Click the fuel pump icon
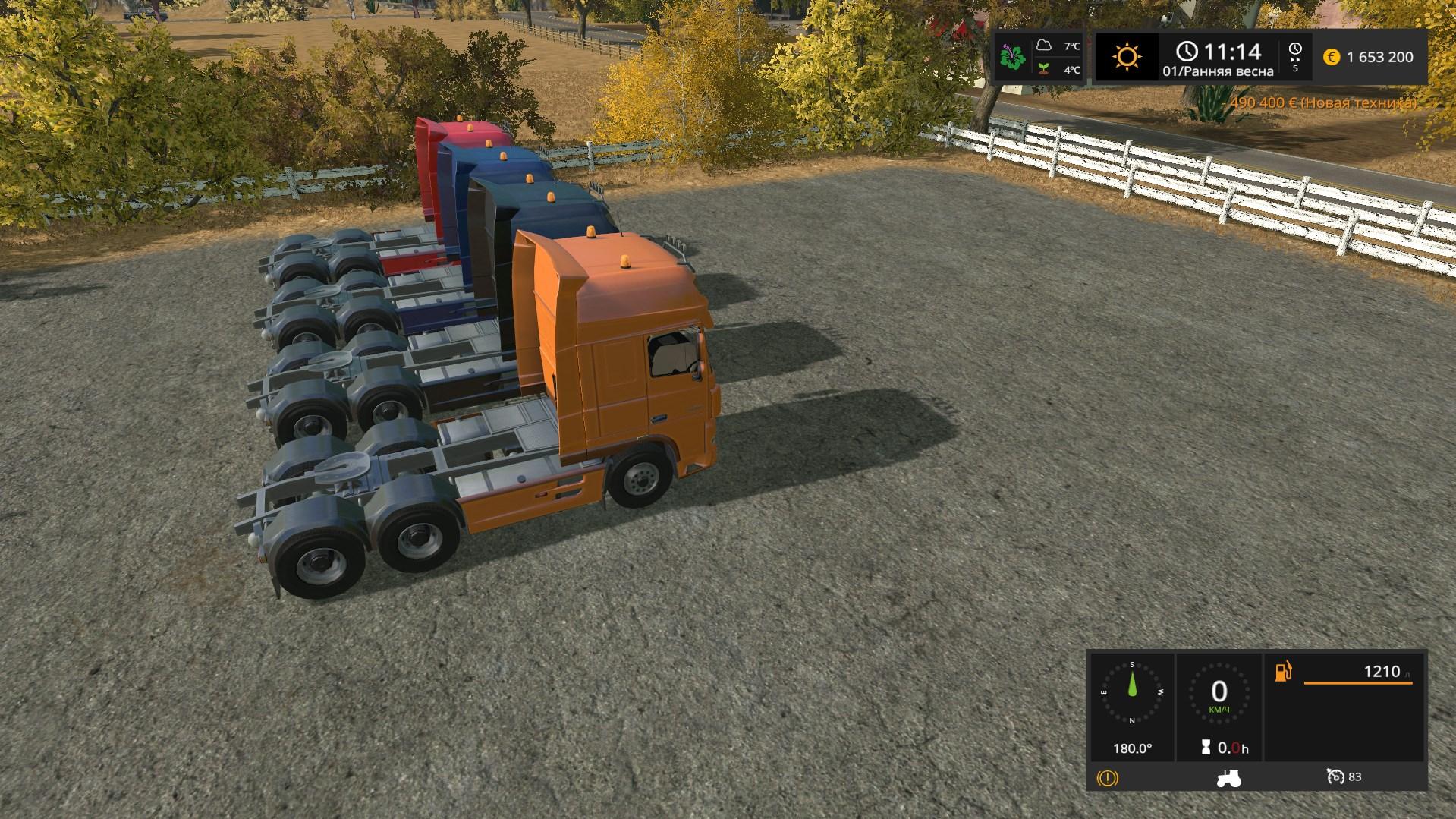This screenshot has height=819, width=1456. coord(1283,672)
